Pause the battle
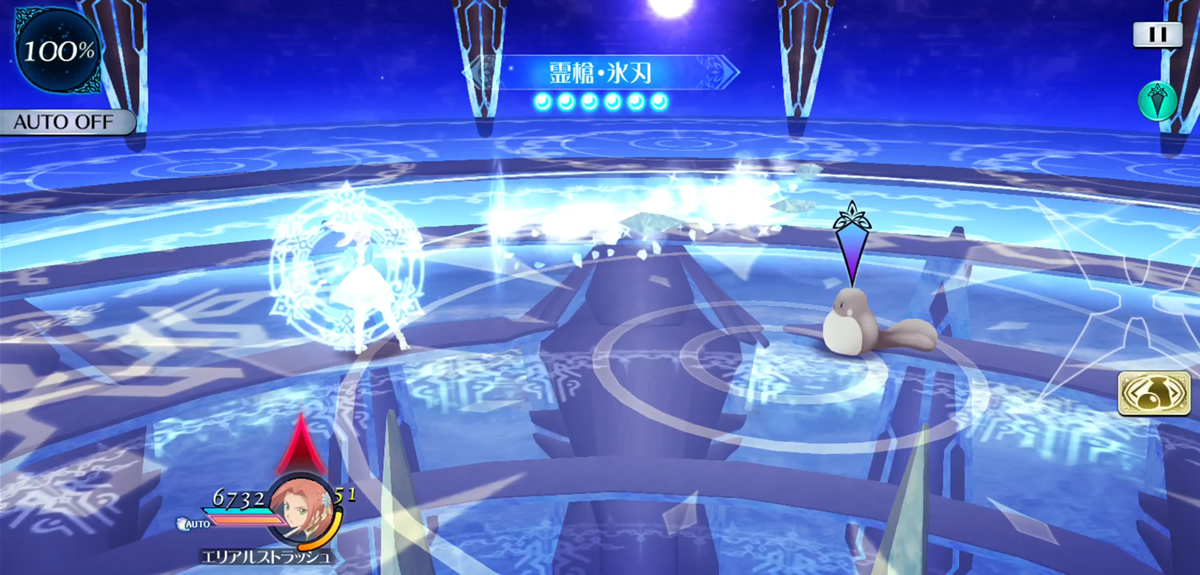 tap(1157, 35)
